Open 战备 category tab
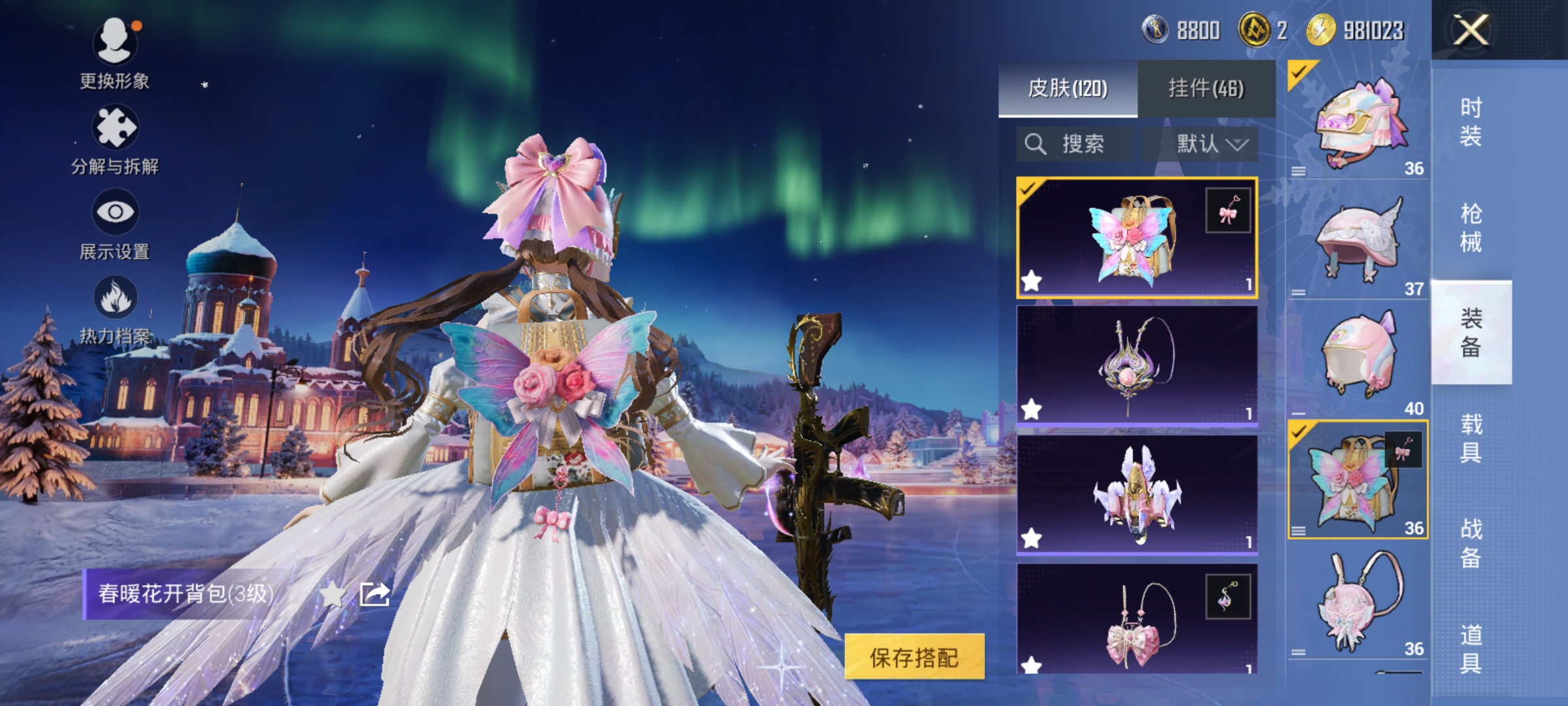The height and width of the screenshot is (706, 1568). pyautogui.click(x=1471, y=544)
